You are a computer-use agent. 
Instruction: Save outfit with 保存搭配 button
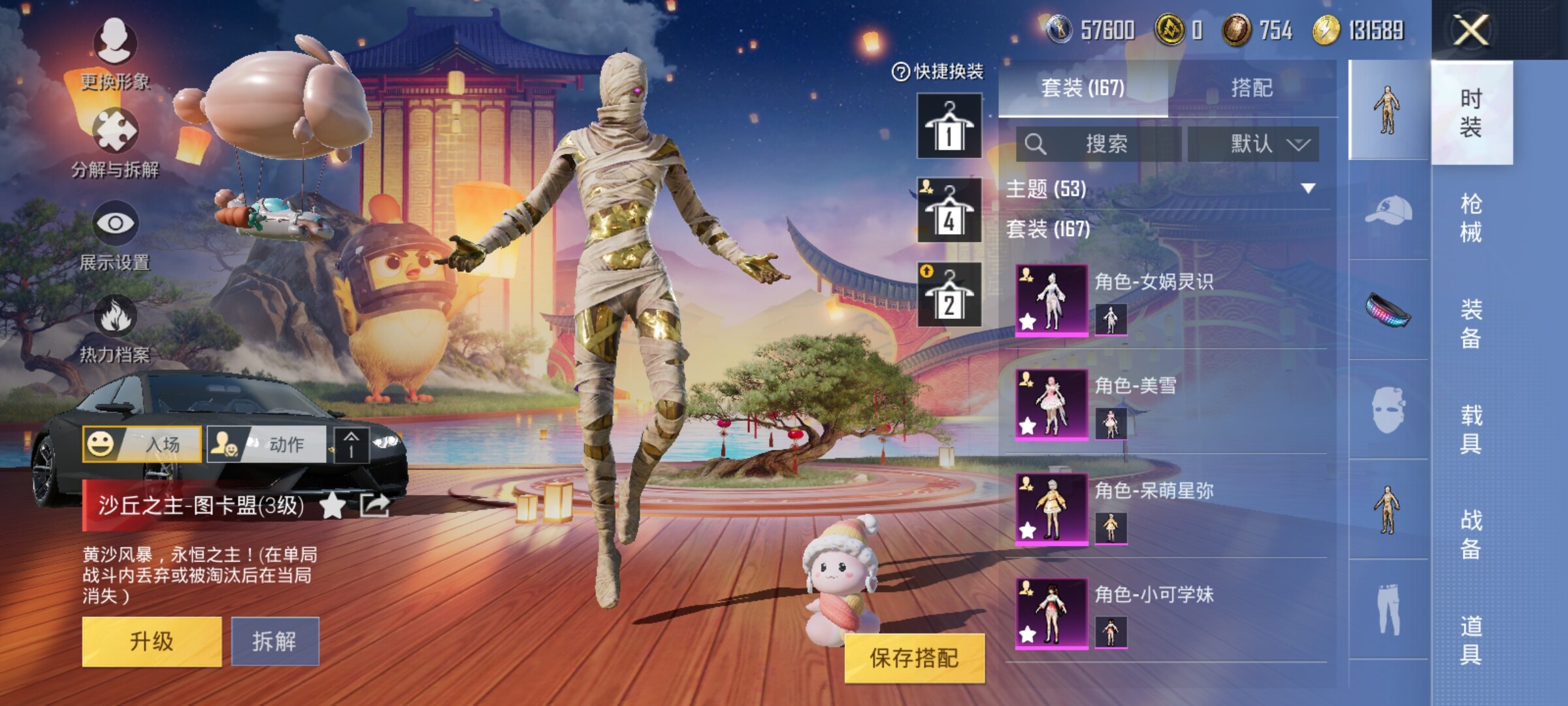coord(914,658)
